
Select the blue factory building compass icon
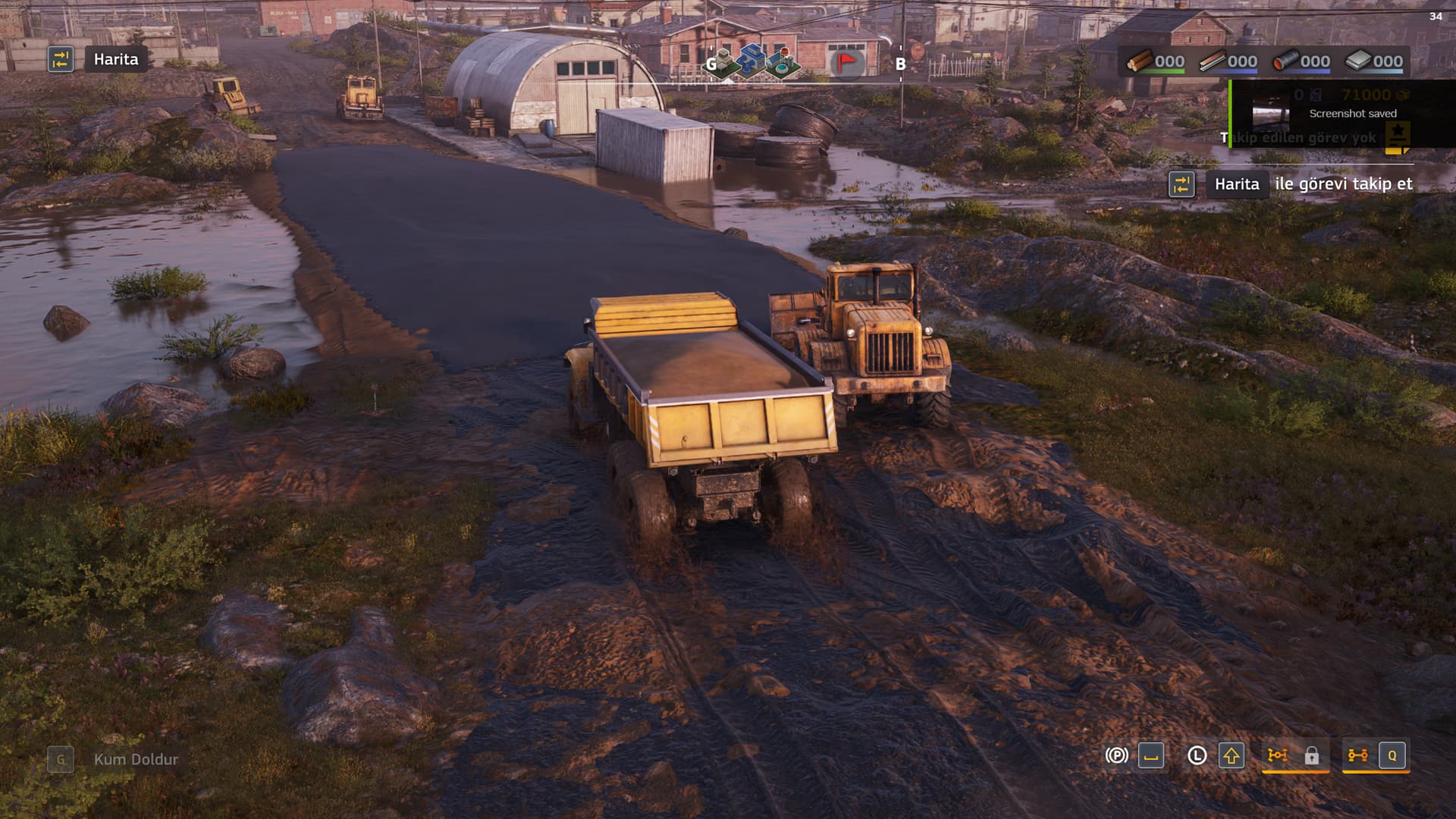753,59
